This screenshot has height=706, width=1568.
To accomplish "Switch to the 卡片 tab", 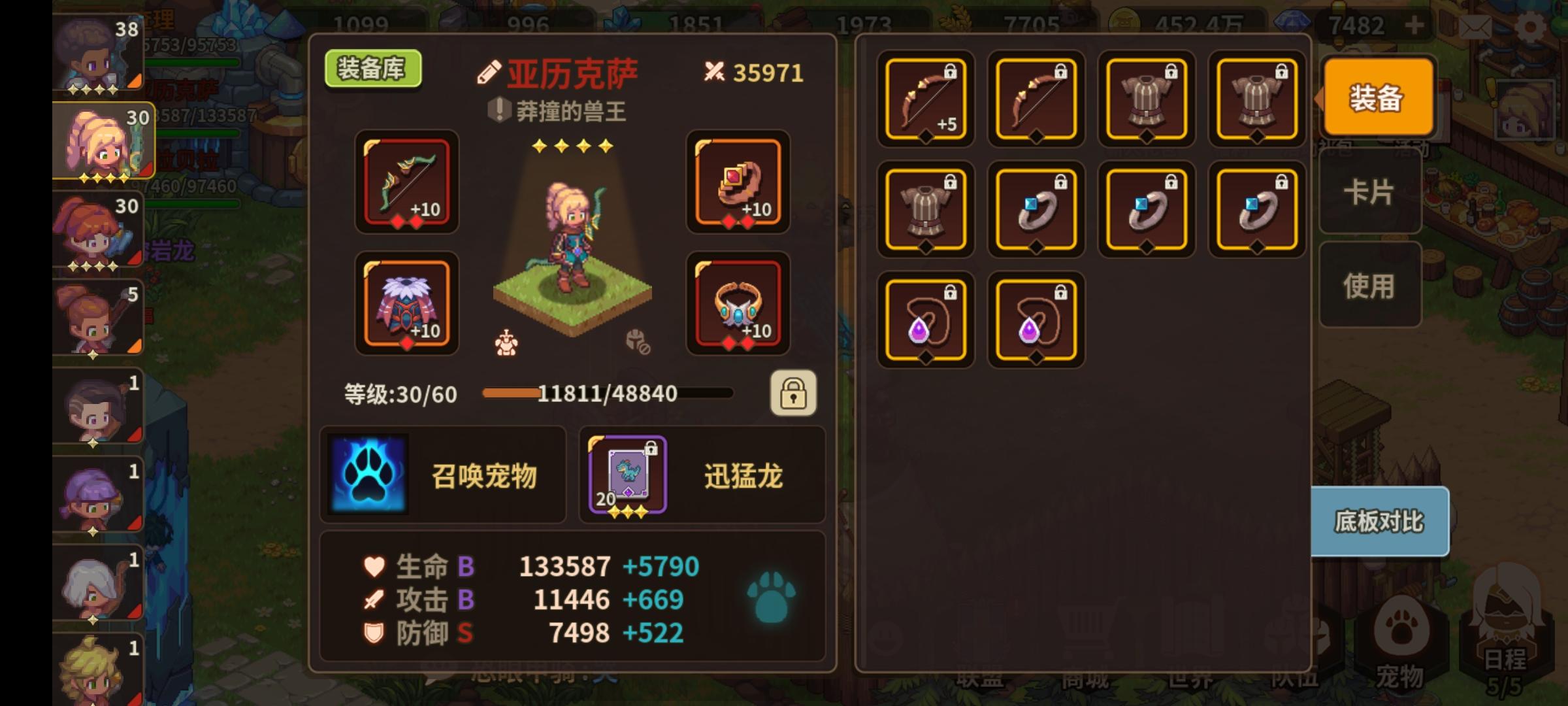I will tap(1370, 192).
